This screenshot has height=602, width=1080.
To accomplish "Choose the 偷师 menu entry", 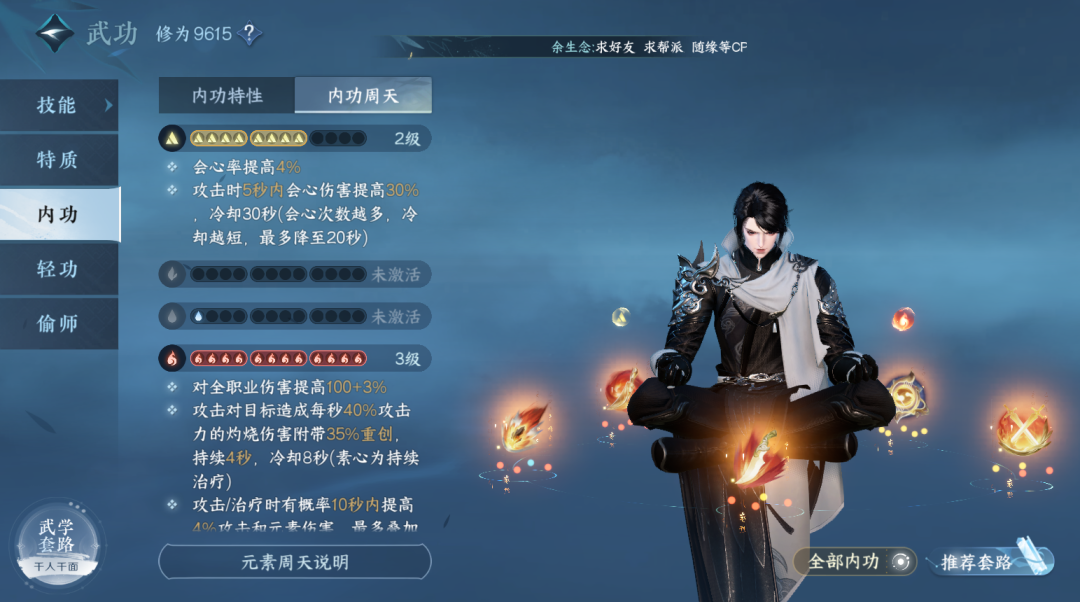I will click(x=58, y=324).
